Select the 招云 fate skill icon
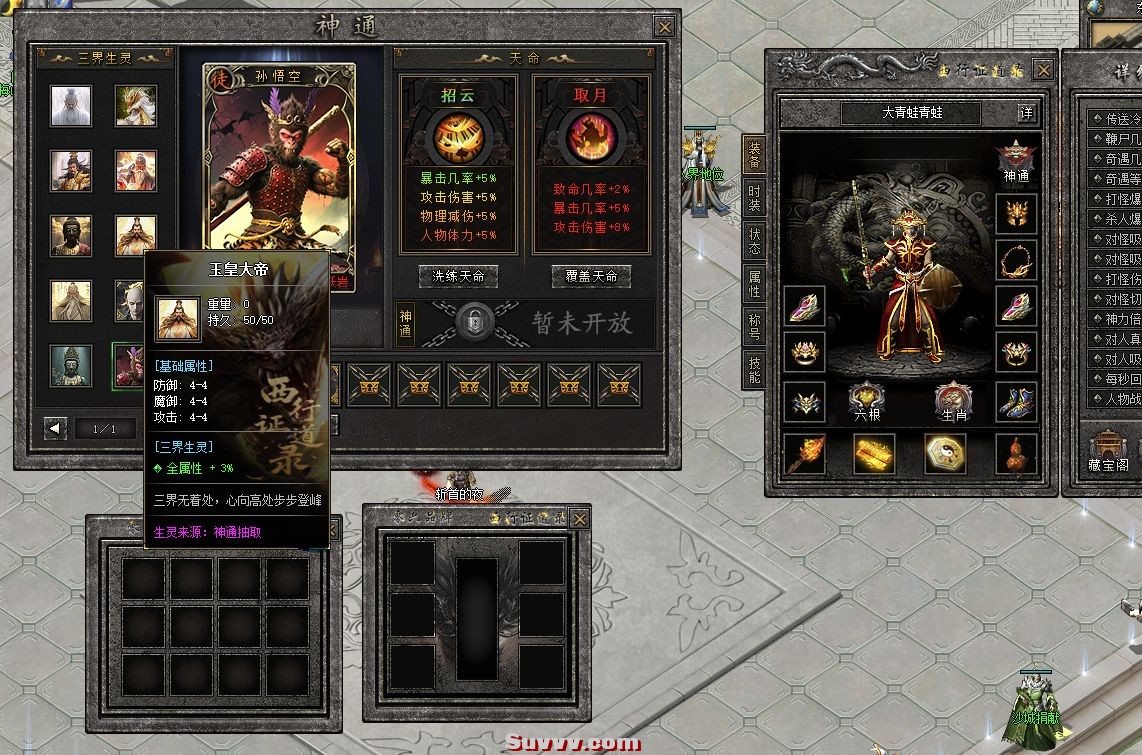The height and width of the screenshot is (755, 1142). tap(458, 138)
